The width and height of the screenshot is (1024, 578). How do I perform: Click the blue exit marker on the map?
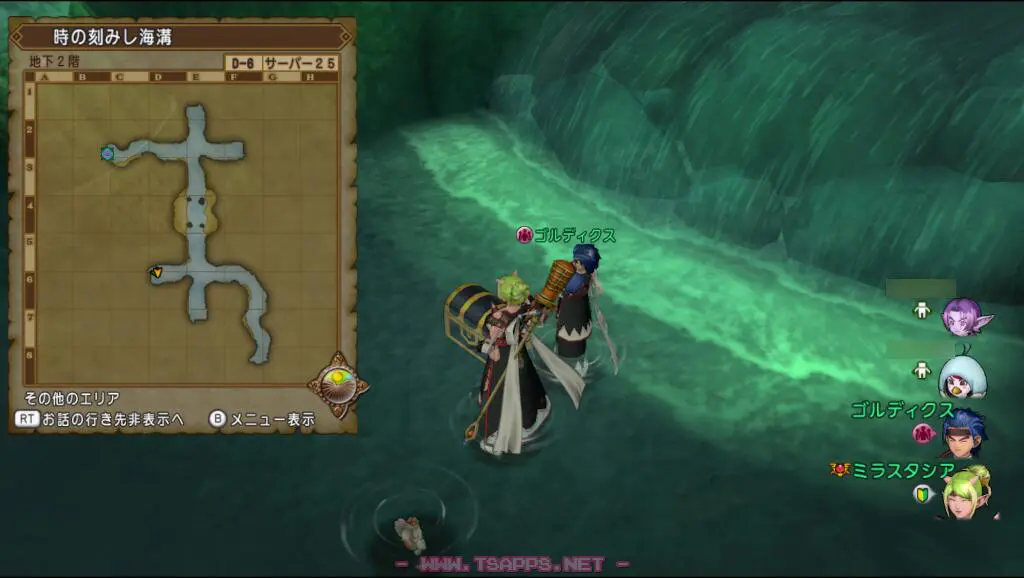click(x=107, y=153)
